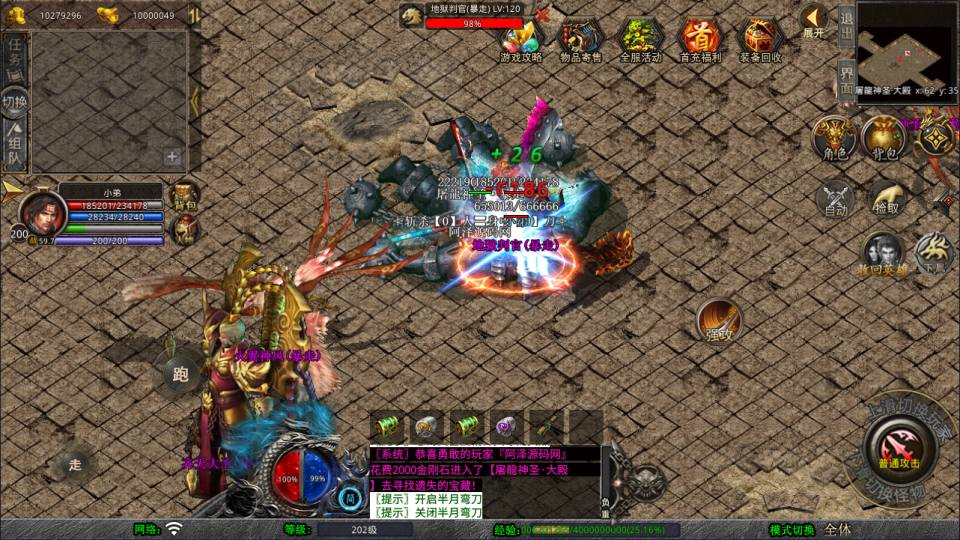Open the 背包 bag beside the 角色 button
This screenshot has width=960, height=540.
click(884, 137)
